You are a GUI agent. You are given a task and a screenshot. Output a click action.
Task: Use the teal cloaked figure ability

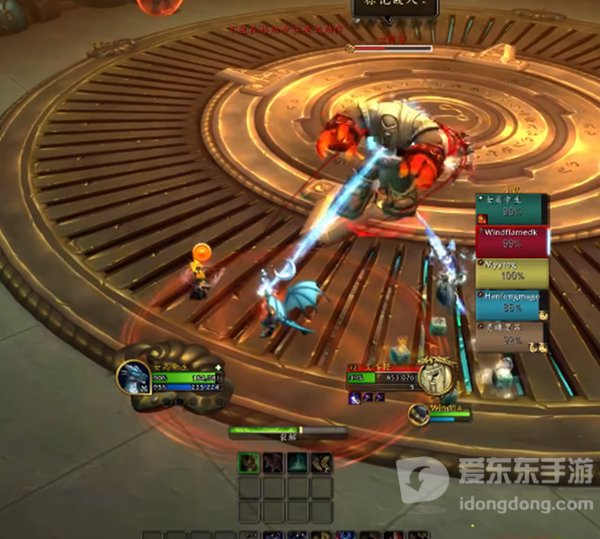click(297, 463)
